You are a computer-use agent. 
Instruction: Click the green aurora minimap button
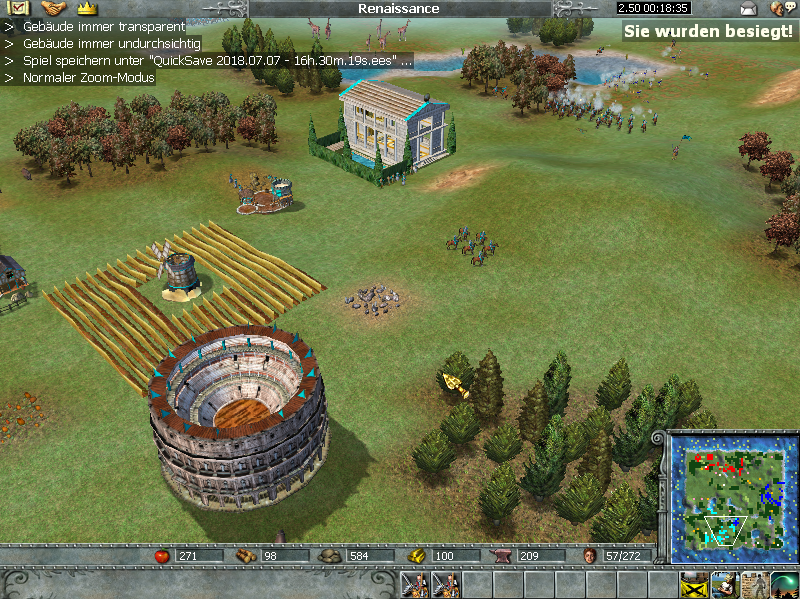(x=784, y=584)
